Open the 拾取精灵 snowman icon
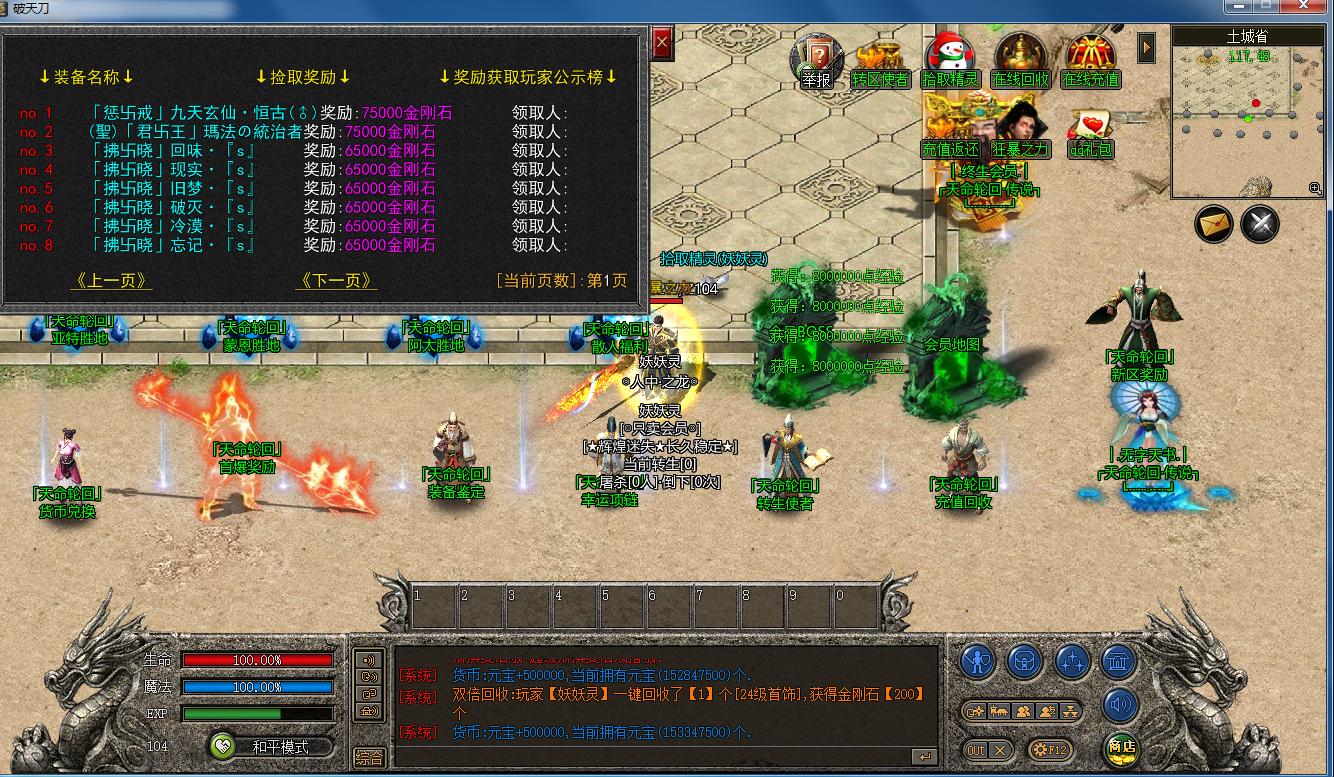Viewport: 1334px width, 777px height. 950,58
